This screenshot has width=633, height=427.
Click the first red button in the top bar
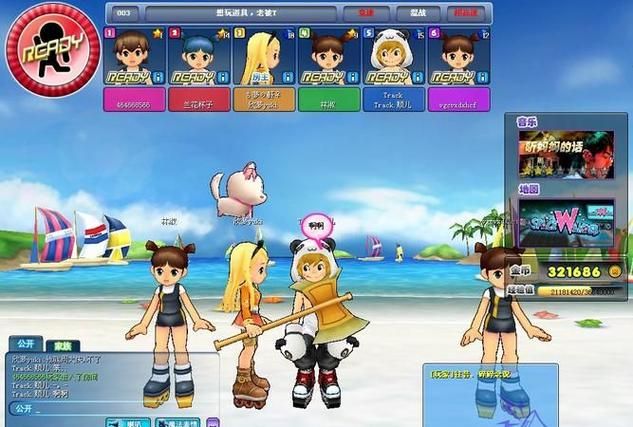coord(366,14)
